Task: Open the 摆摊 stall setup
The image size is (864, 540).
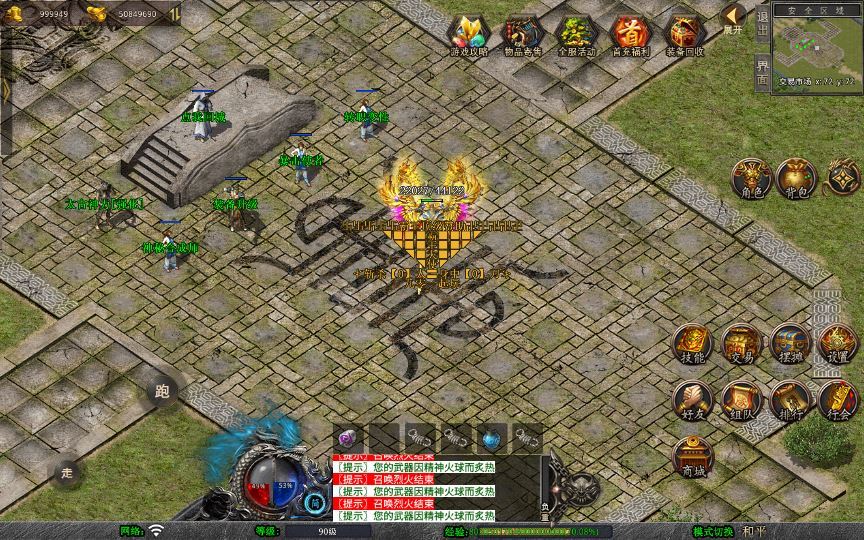Action: [x=789, y=344]
